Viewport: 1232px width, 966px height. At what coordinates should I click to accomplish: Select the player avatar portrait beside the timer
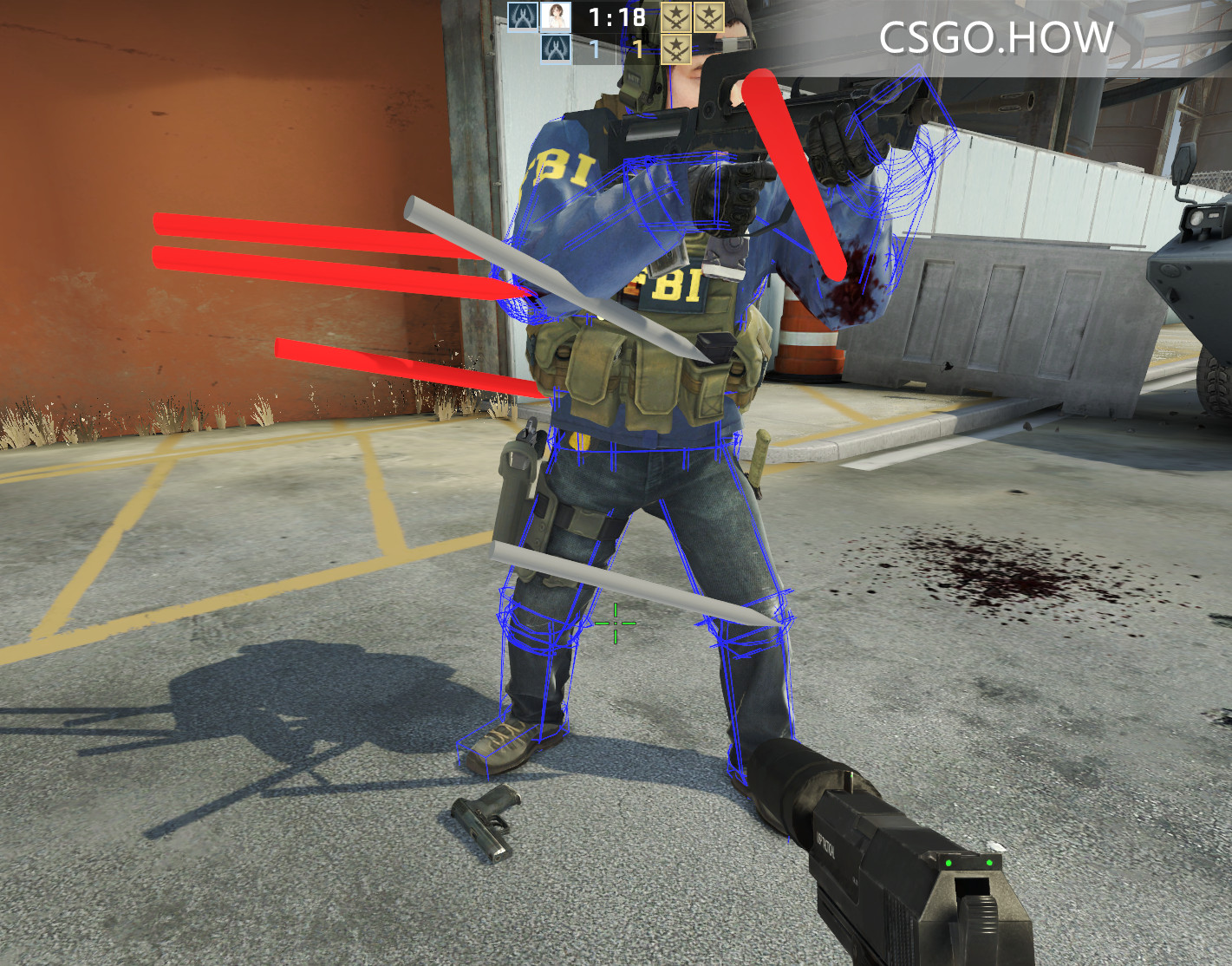tap(555, 16)
